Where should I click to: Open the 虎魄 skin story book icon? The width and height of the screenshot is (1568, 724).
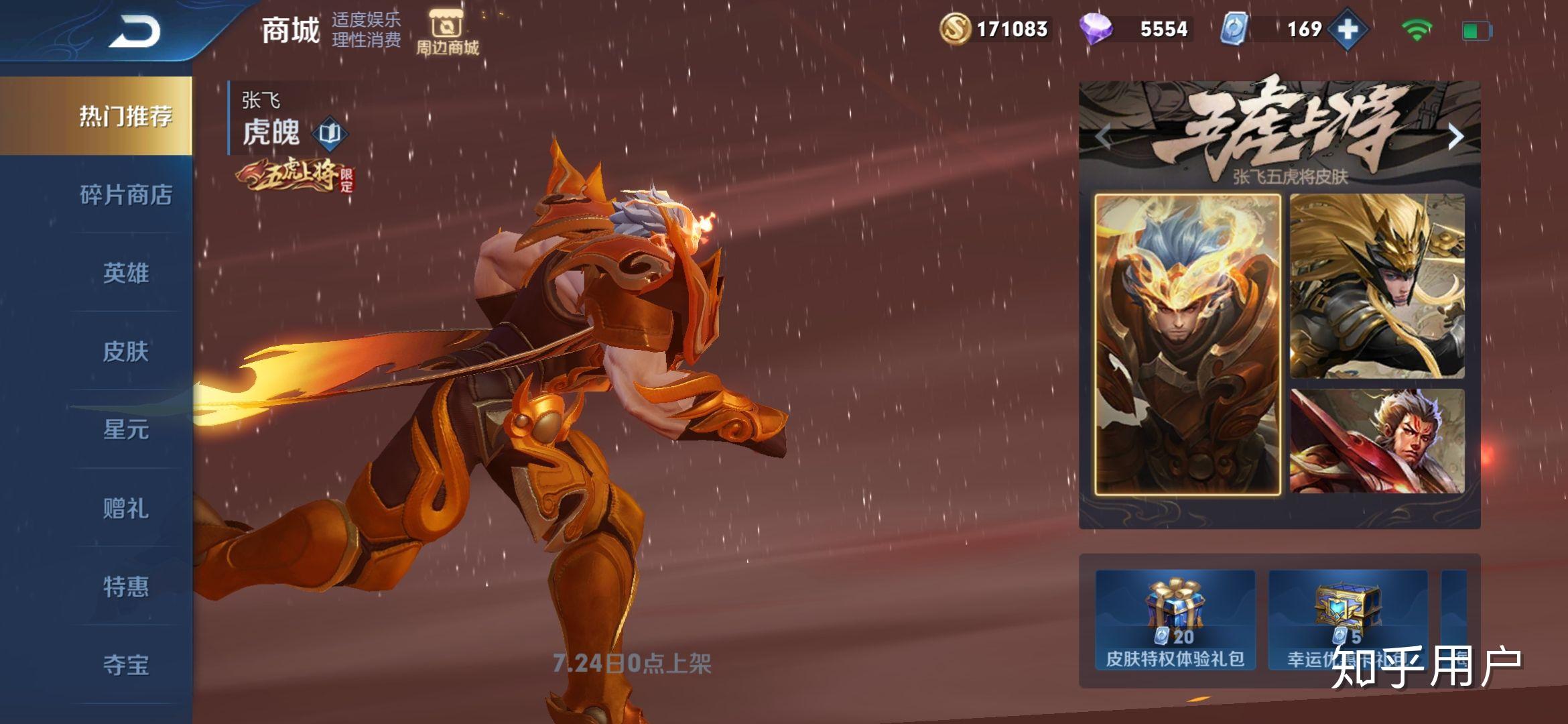(x=330, y=133)
